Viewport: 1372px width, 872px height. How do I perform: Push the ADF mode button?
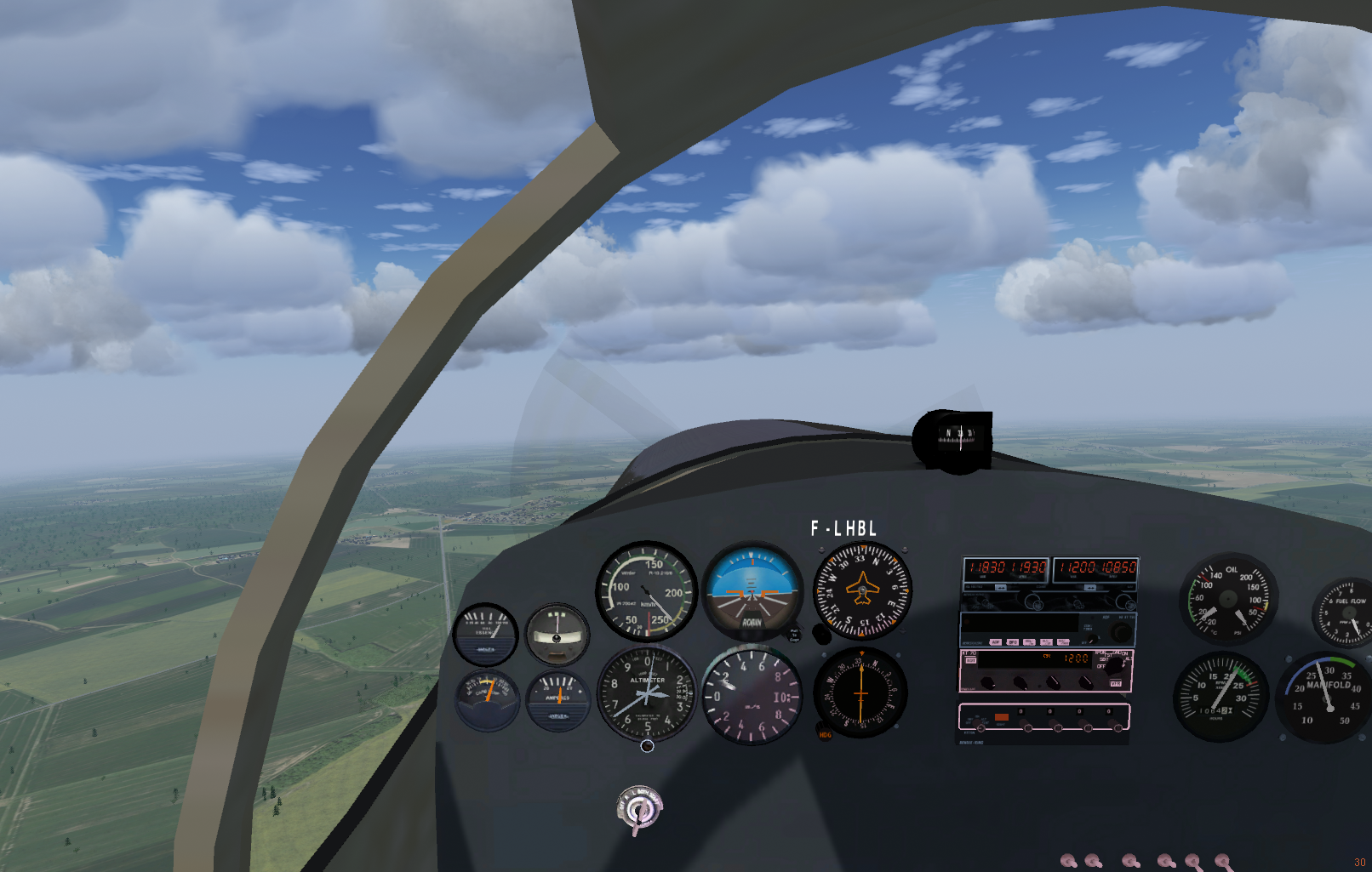pyautogui.click(x=996, y=642)
